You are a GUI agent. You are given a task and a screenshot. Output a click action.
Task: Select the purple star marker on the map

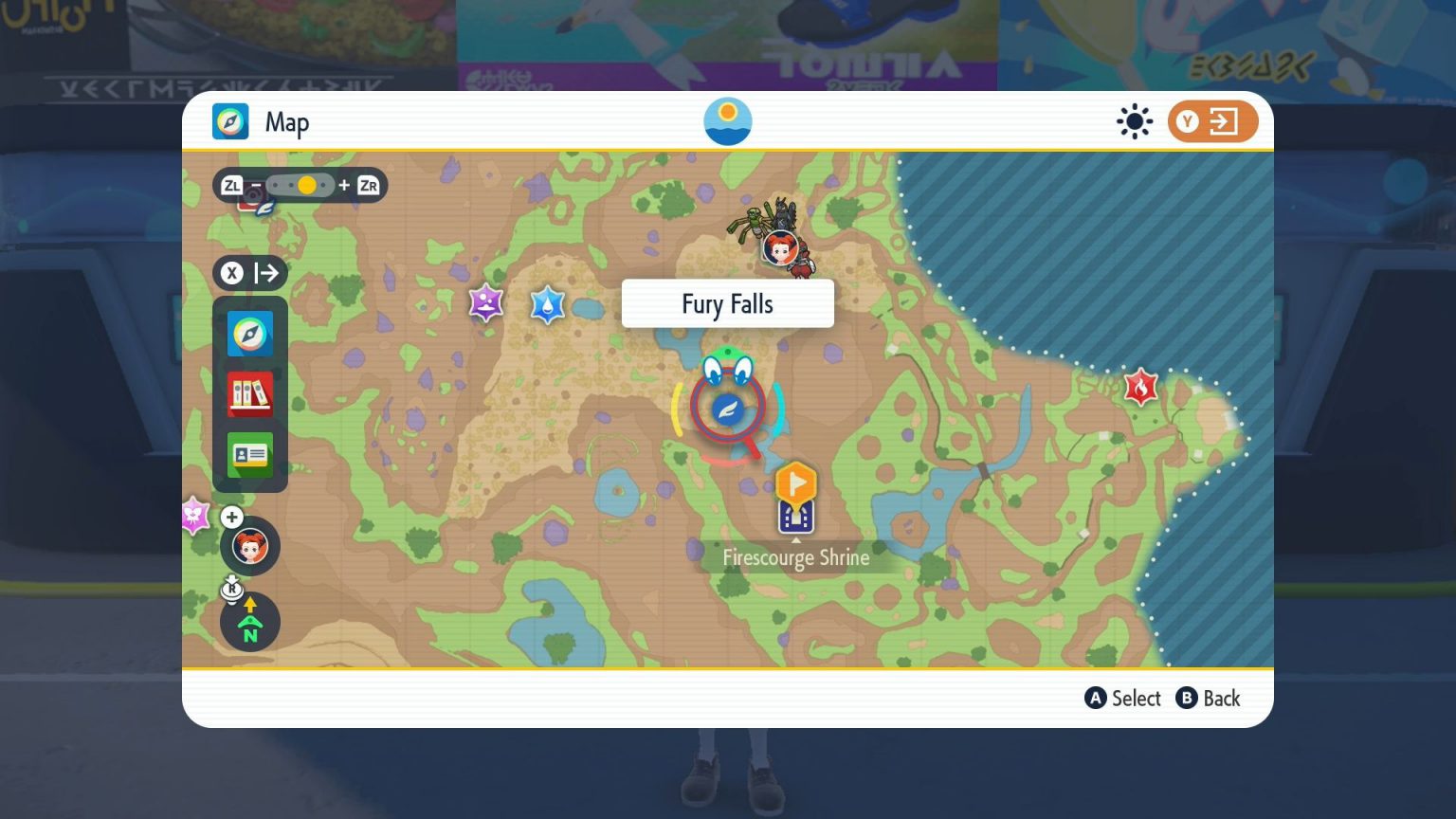pyautogui.click(x=486, y=303)
